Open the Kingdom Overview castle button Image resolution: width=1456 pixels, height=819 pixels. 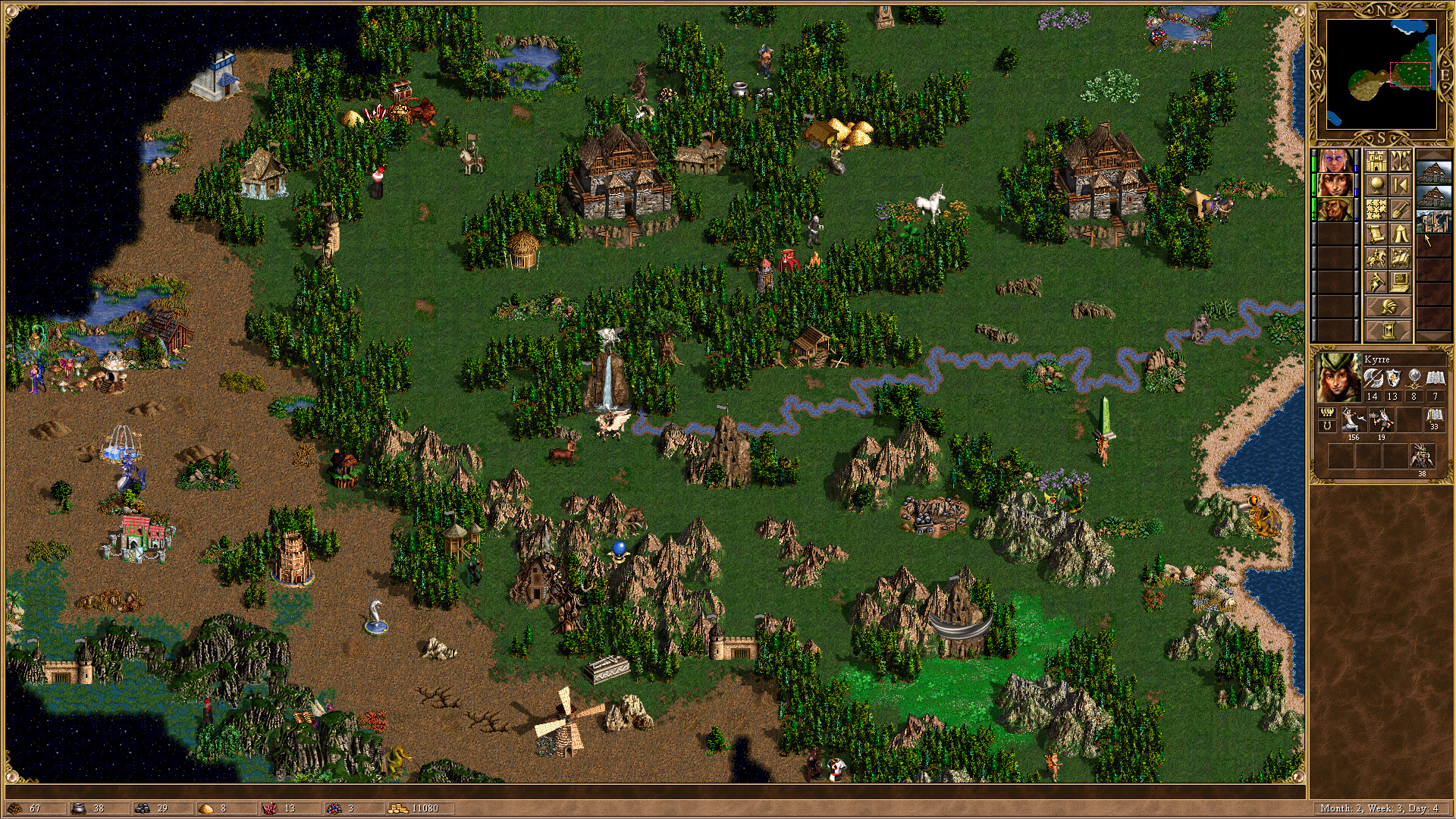(1376, 161)
